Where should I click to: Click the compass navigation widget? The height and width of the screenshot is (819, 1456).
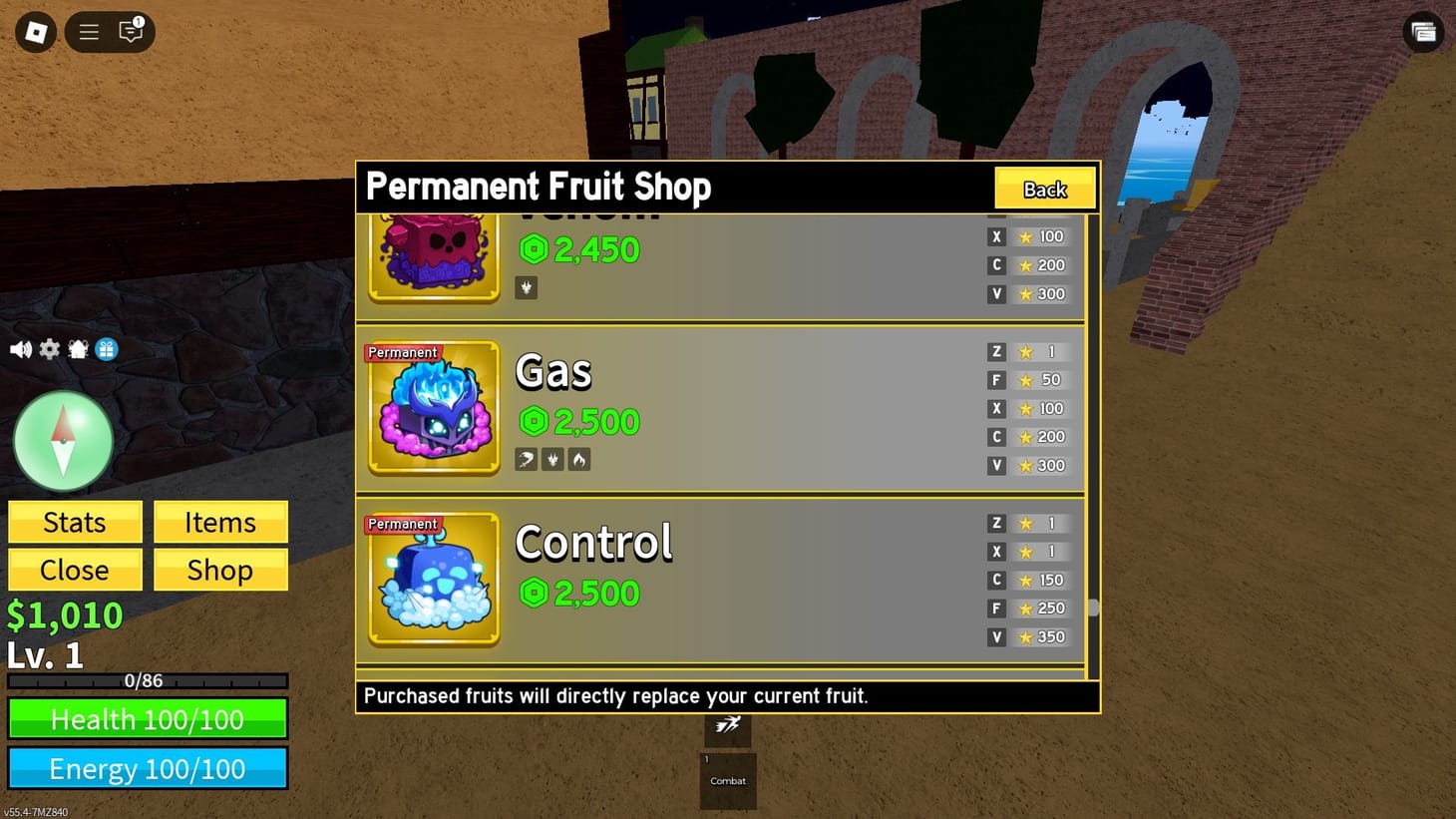63,439
